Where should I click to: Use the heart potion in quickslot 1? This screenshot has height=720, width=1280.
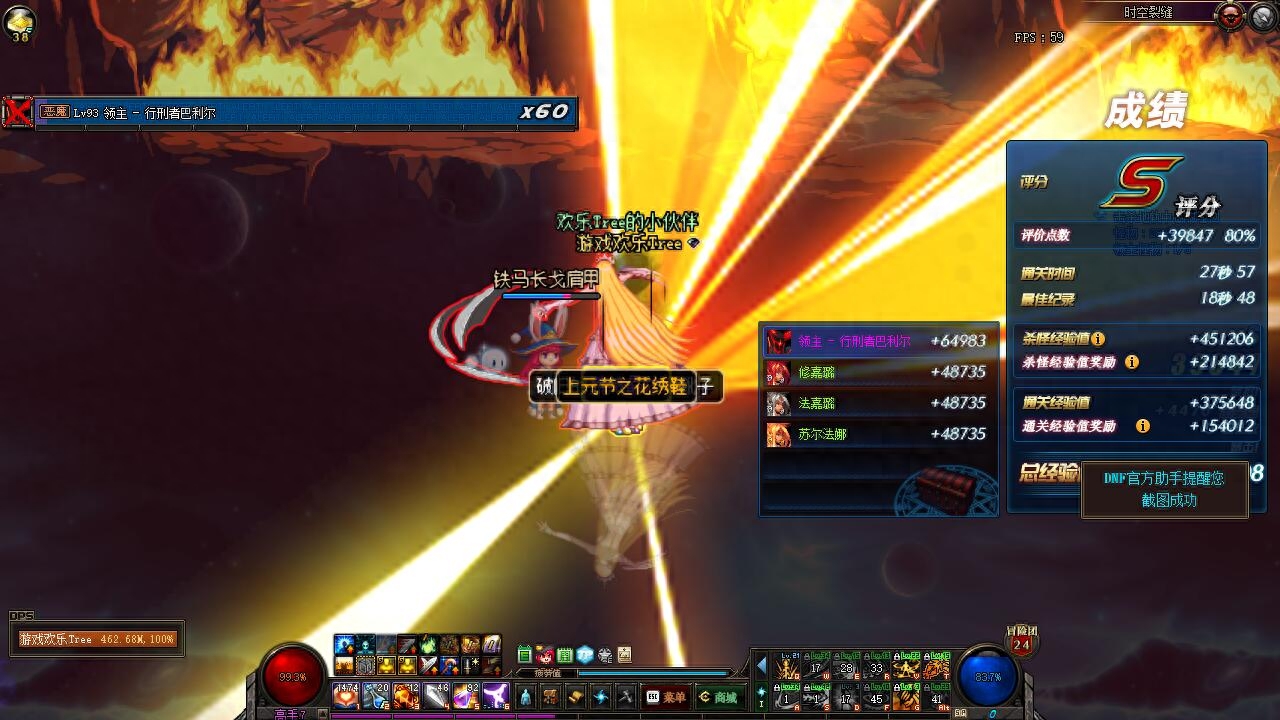(346, 694)
